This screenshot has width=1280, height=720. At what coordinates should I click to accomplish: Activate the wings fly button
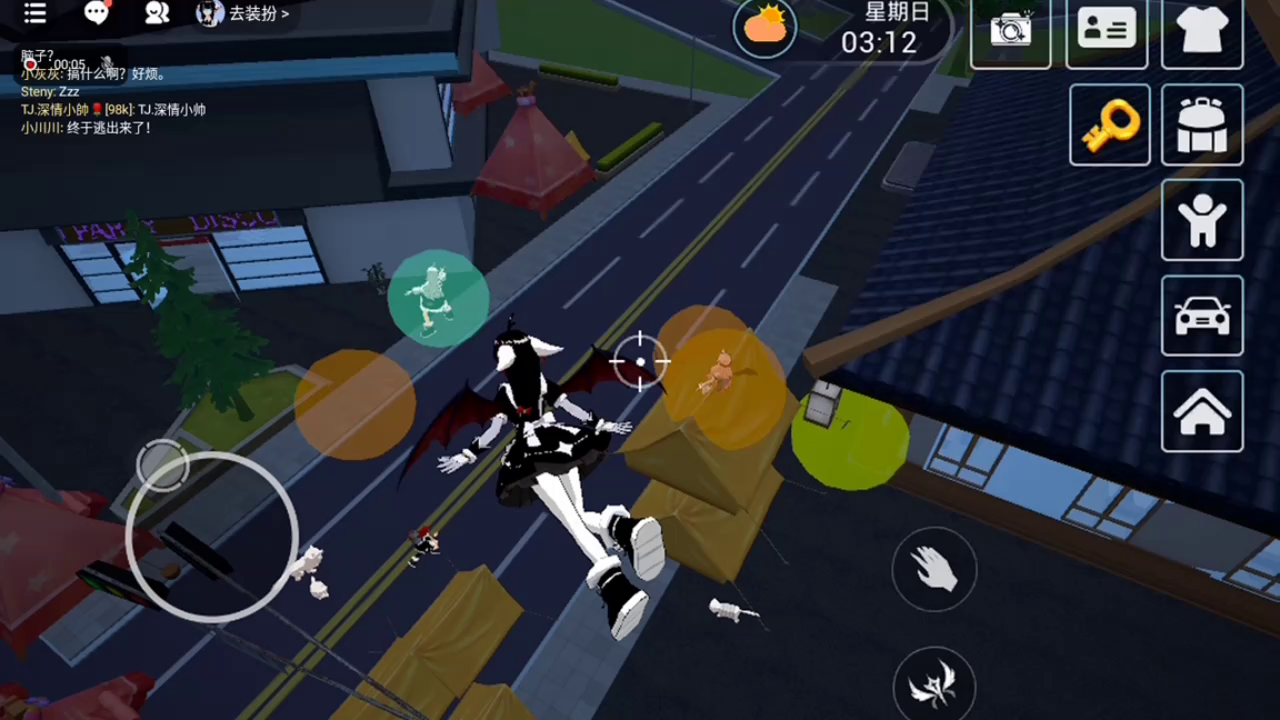[934, 686]
